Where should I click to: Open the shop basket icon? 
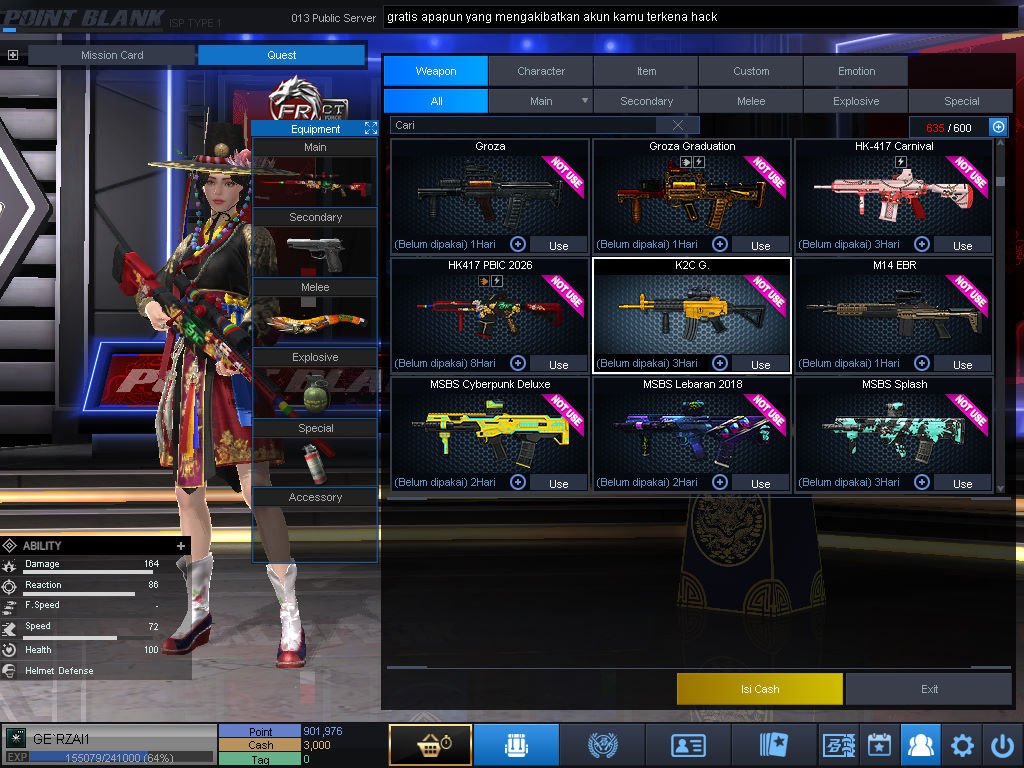pyautogui.click(x=430, y=745)
